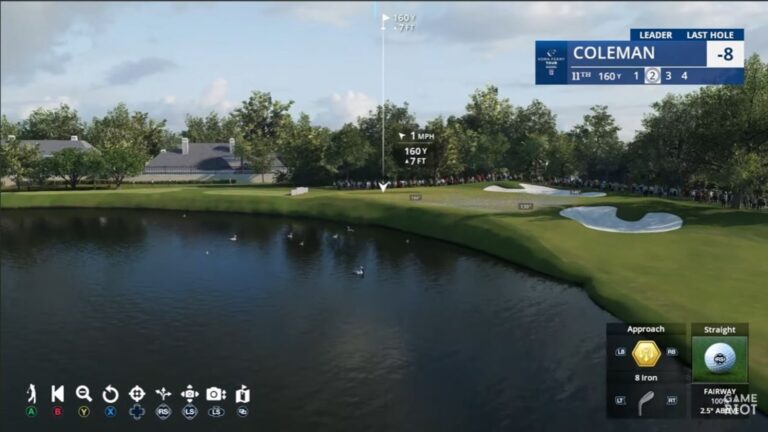The width and height of the screenshot is (768, 432).
Task: Choose the circular reset arrow icon
Action: point(110,394)
